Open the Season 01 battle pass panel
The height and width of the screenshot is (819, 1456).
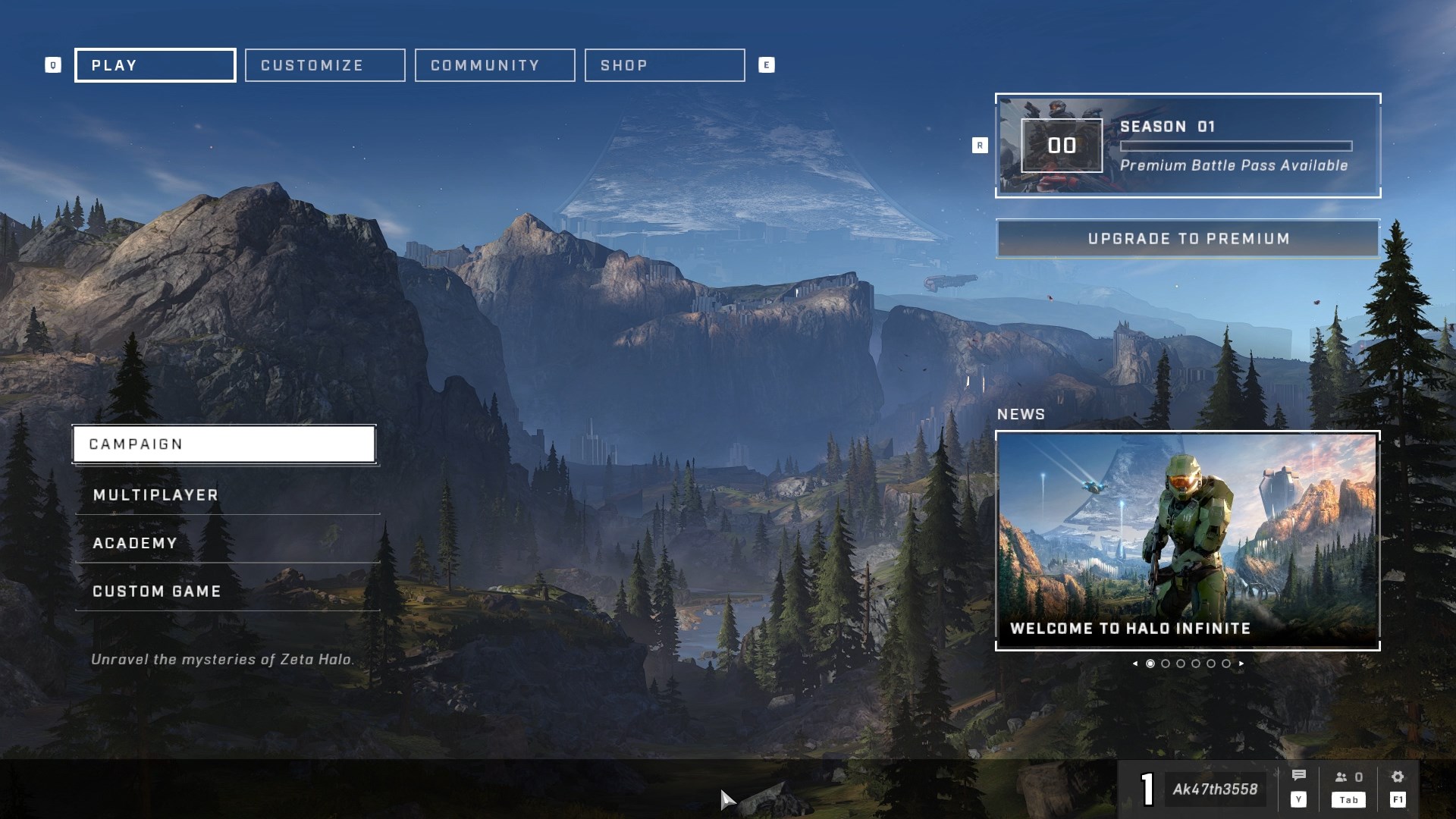point(1188,146)
